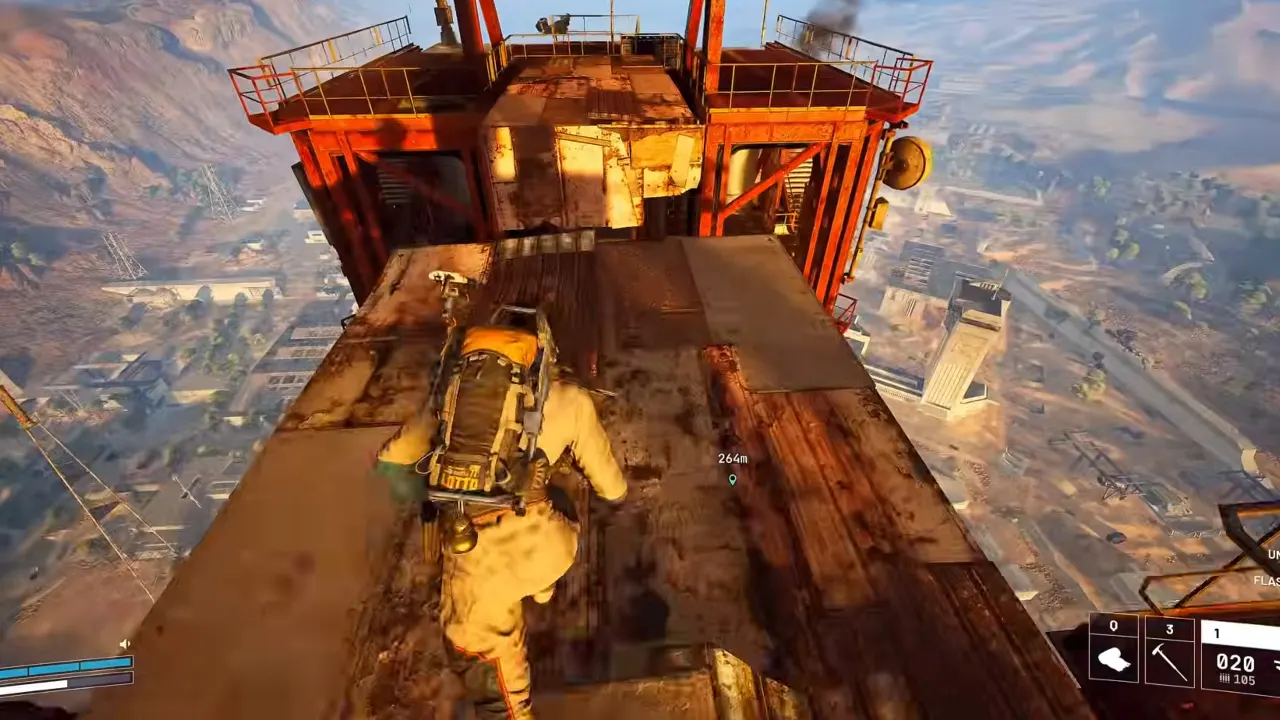Toggle the pickaxe slot showing count 3
The image size is (1280, 720).
(1170, 627)
